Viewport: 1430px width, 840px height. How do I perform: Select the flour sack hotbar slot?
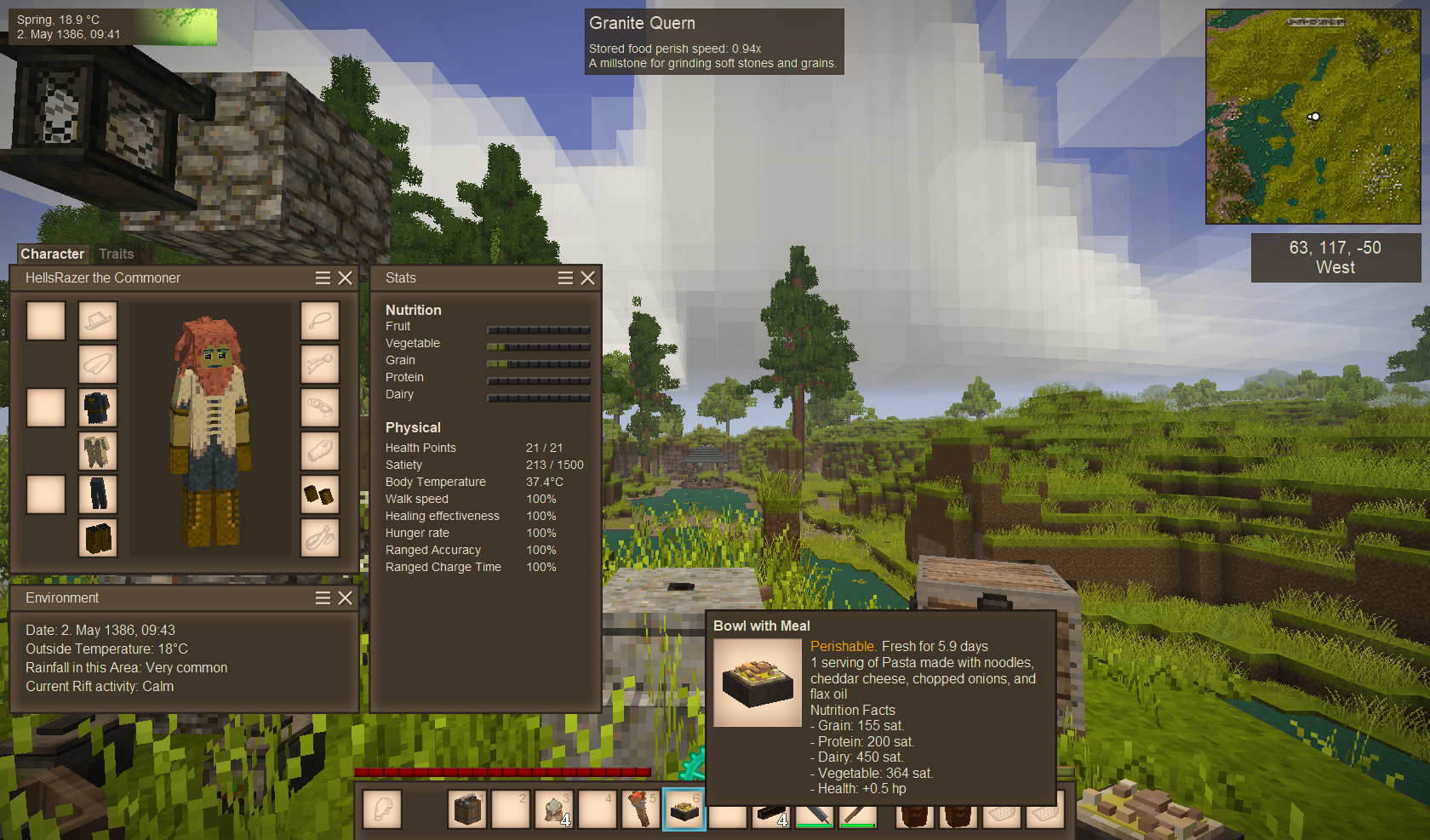[553, 809]
